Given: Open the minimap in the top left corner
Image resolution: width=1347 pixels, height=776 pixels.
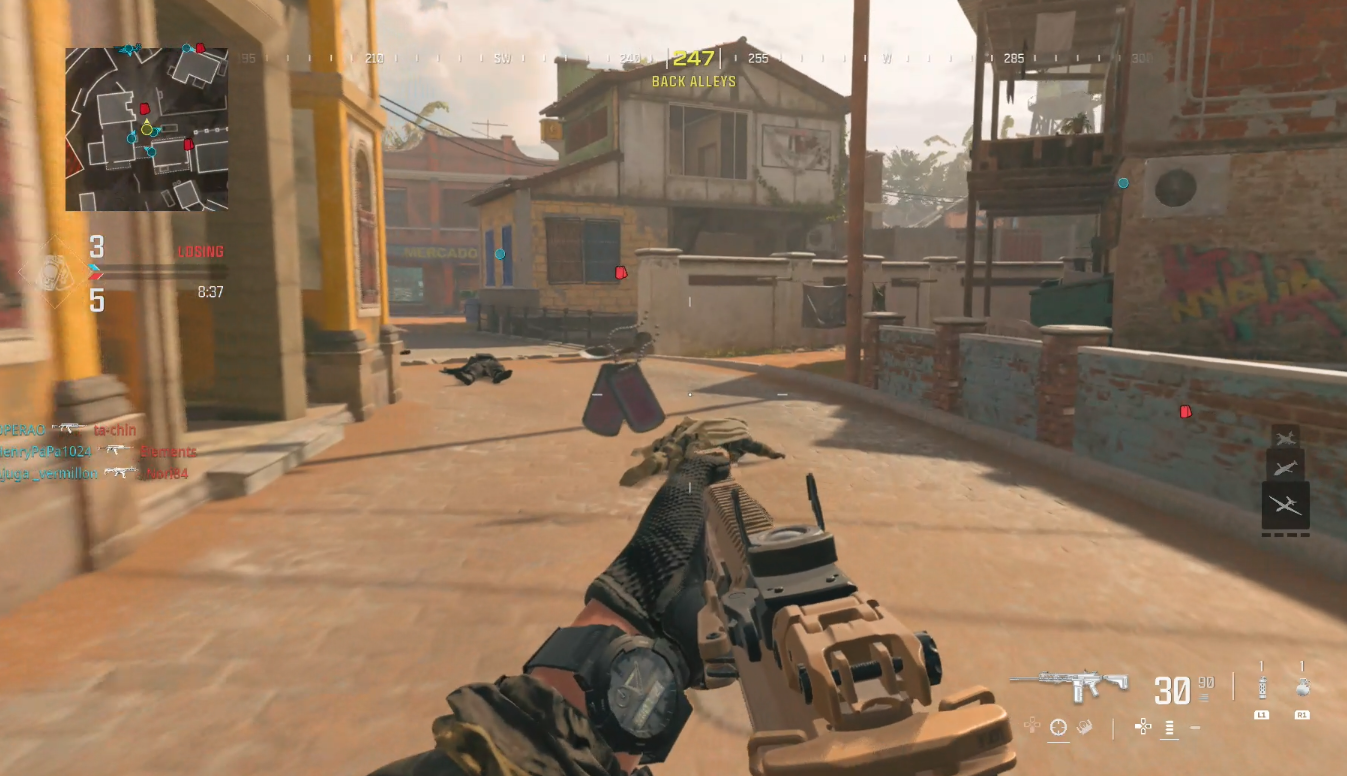Looking at the screenshot, I should coord(146,130).
